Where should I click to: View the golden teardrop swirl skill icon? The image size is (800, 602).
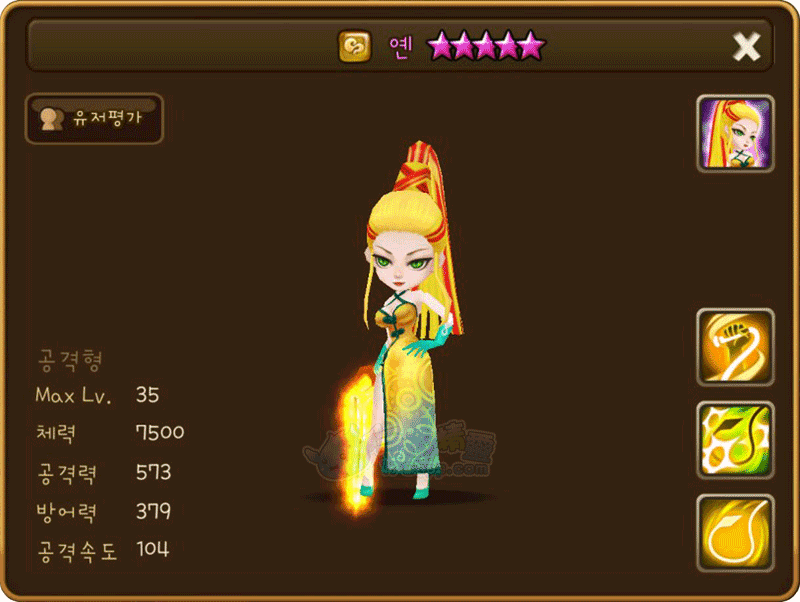point(735,533)
